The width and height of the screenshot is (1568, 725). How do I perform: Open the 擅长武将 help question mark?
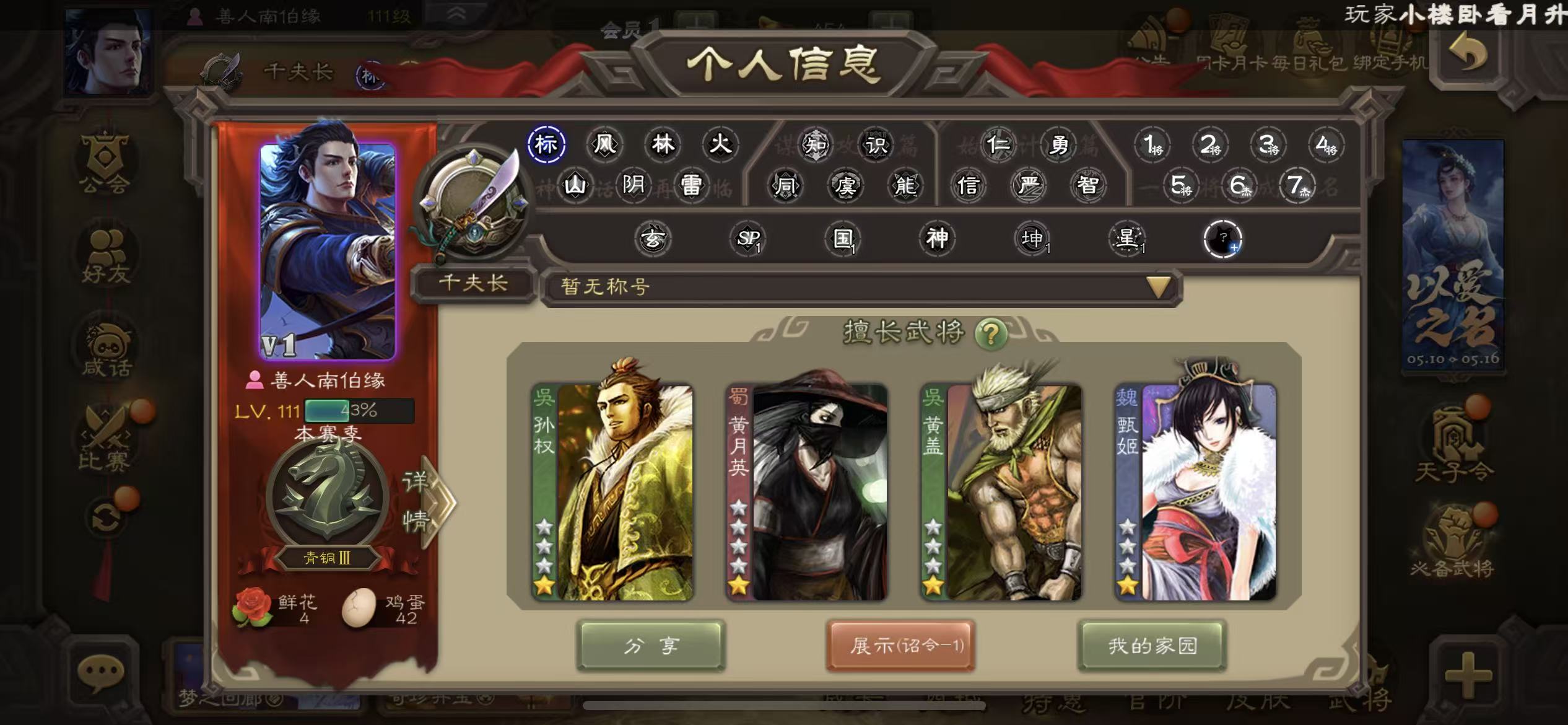point(990,335)
